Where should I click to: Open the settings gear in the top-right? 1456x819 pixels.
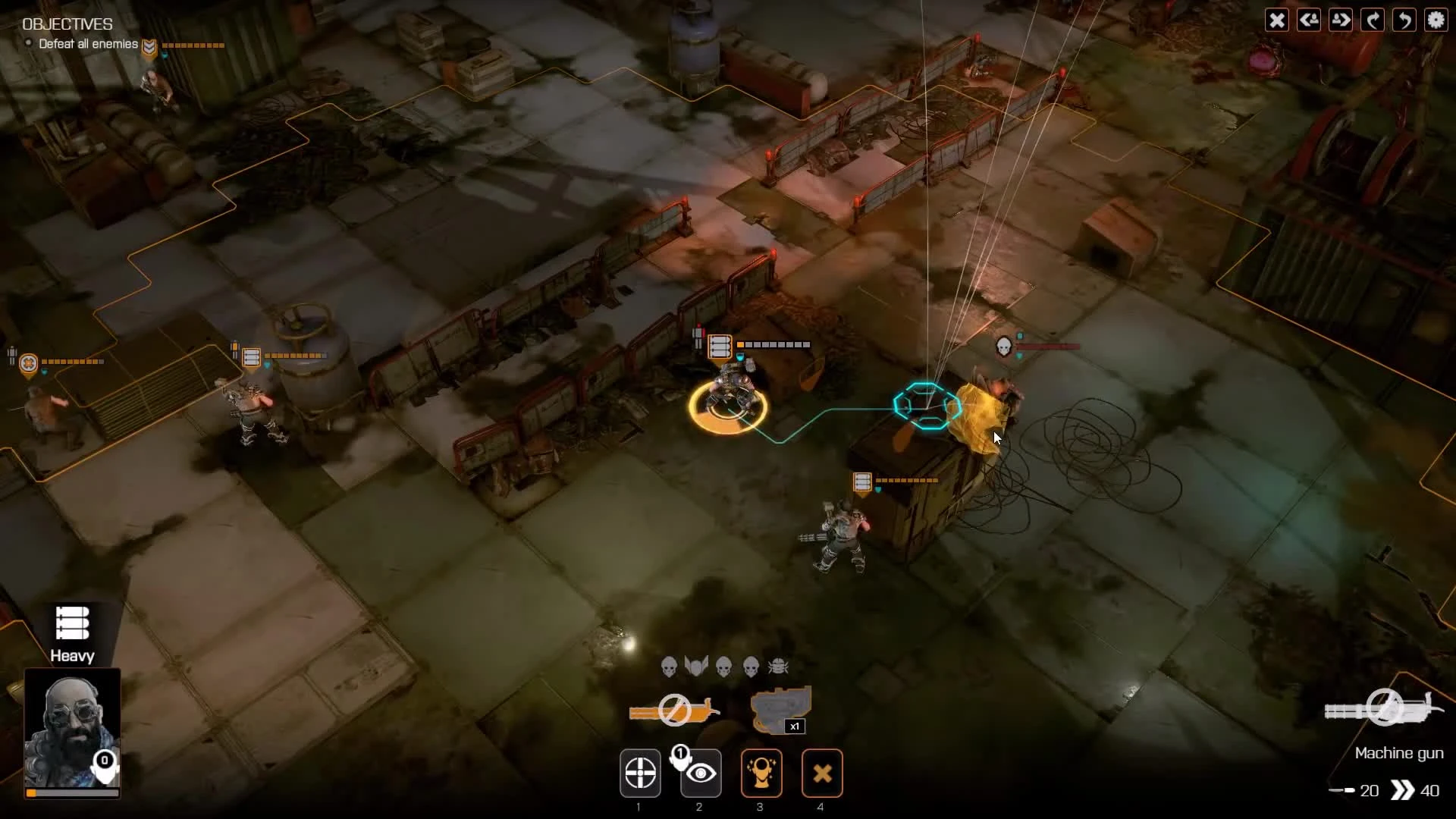1436,20
